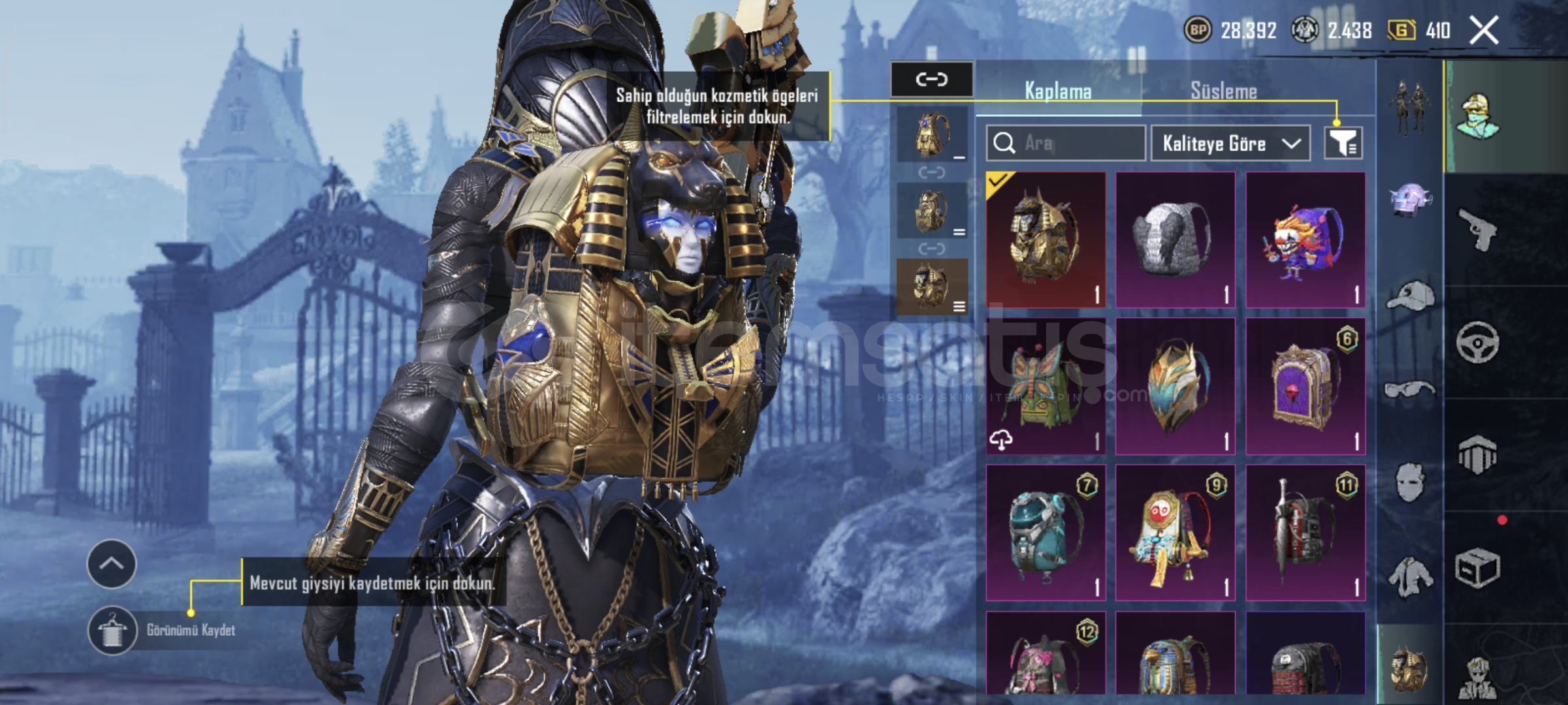The image size is (1568, 705).
Task: Open the Kaliteye Göre sort dropdown
Action: [x=1230, y=143]
